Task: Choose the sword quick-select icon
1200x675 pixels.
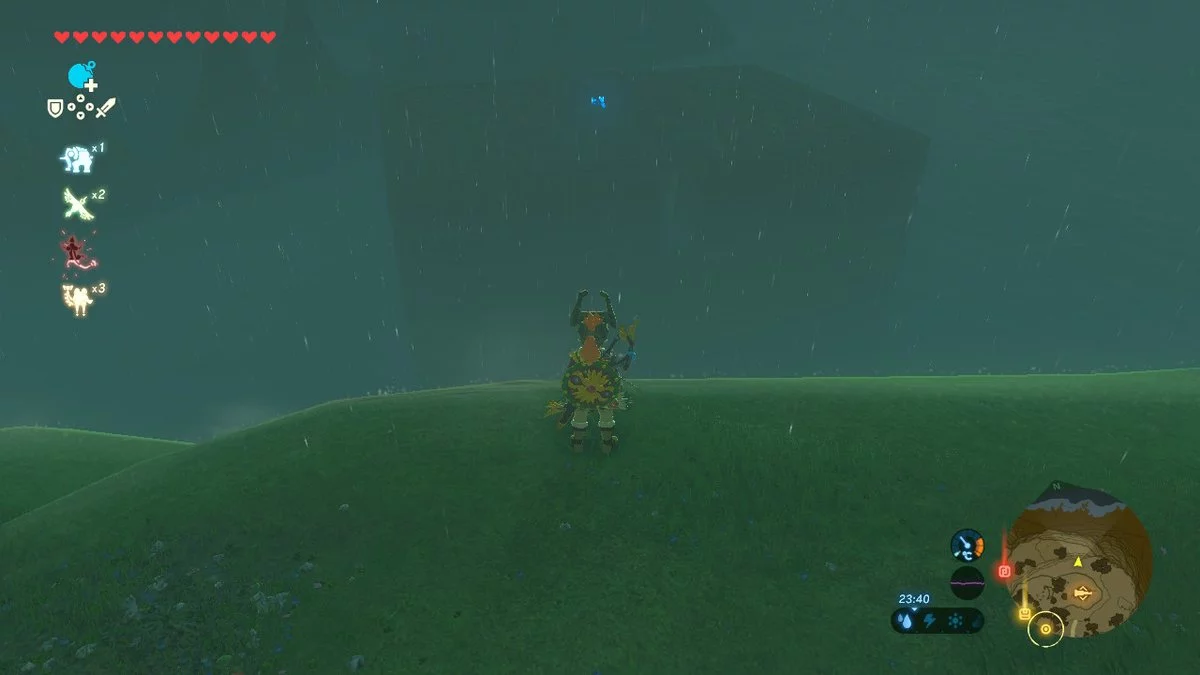Action: pyautogui.click(x=106, y=107)
